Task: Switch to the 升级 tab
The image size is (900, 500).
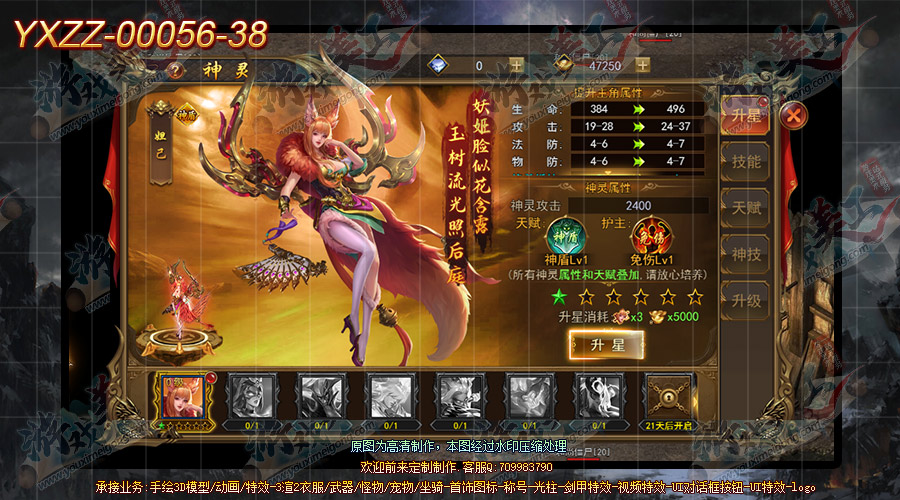Action: (x=745, y=300)
